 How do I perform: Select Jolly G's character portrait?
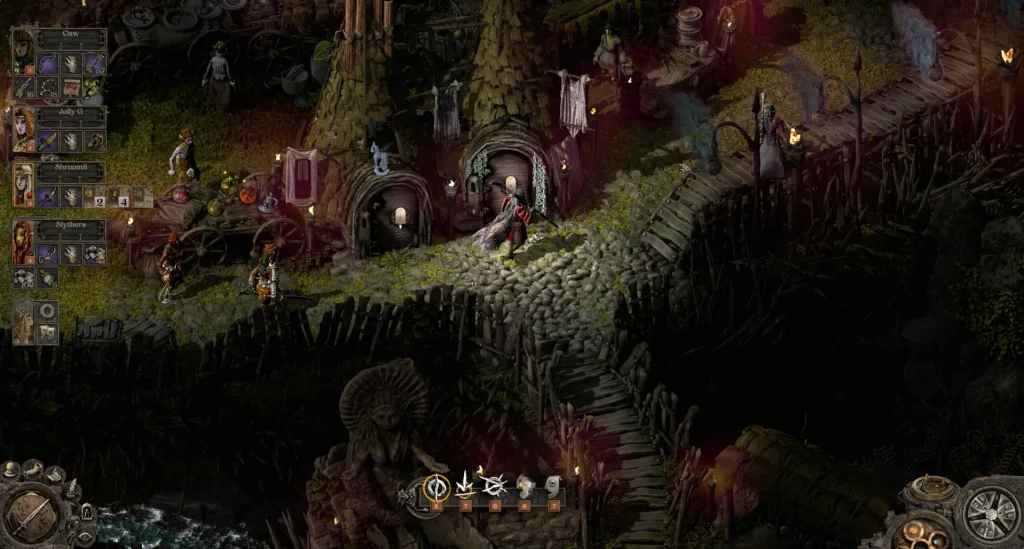coord(24,128)
